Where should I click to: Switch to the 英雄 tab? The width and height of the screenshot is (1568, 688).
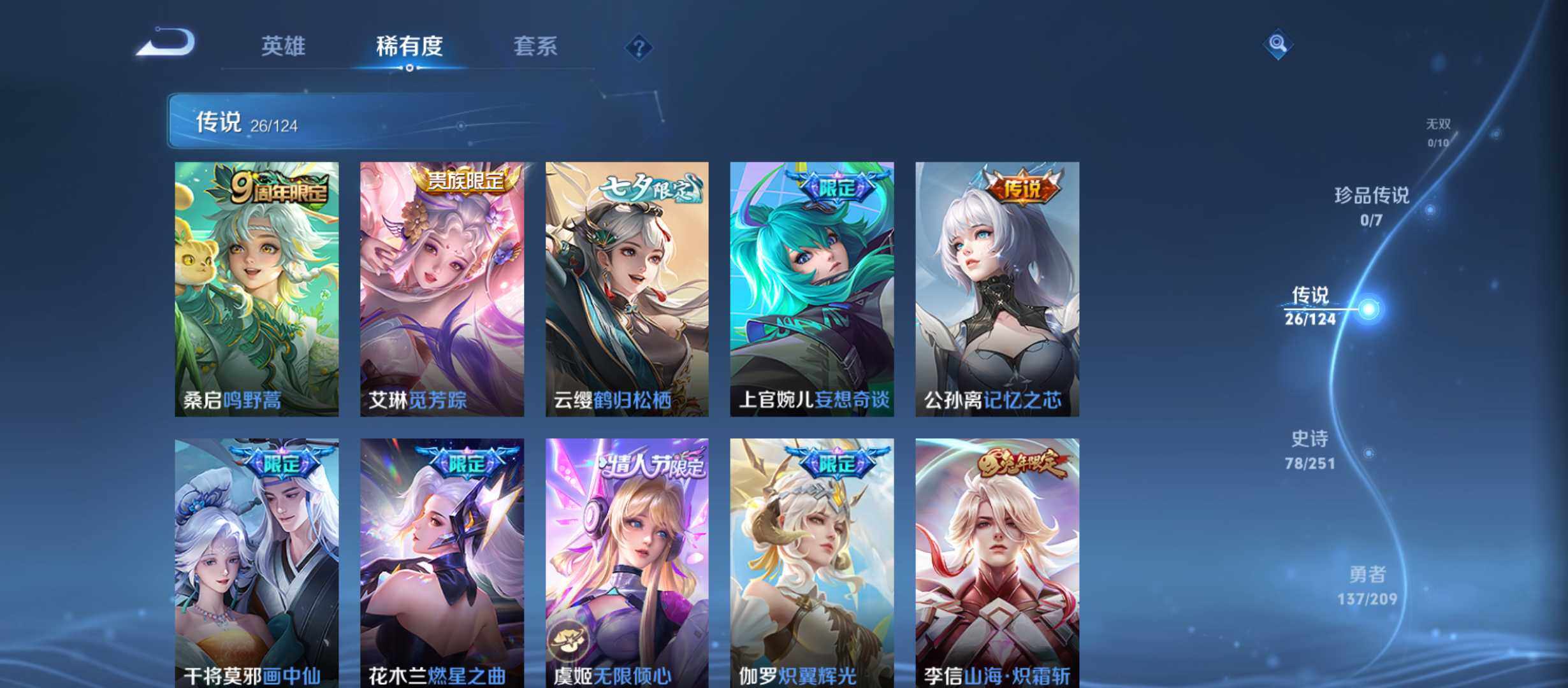[283, 46]
